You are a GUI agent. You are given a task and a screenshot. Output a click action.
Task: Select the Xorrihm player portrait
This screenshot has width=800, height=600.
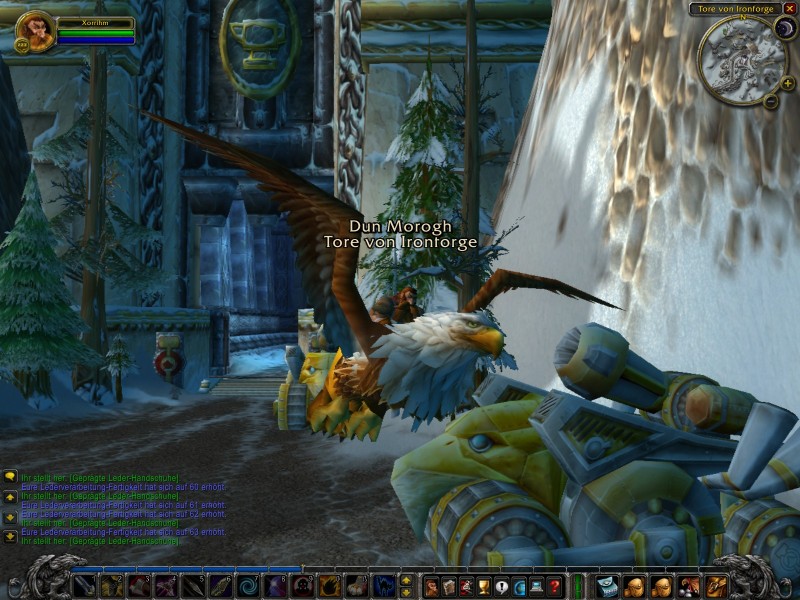coord(33,31)
